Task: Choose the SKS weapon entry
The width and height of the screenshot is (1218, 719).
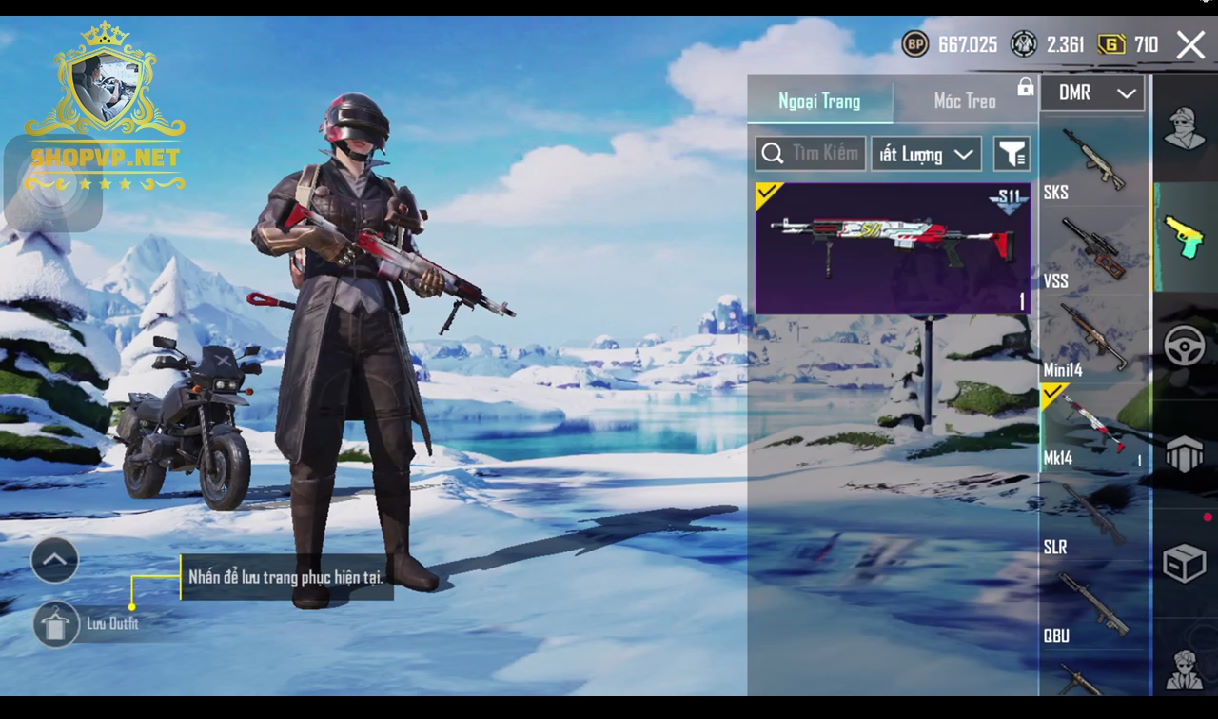Action: (x=1094, y=163)
